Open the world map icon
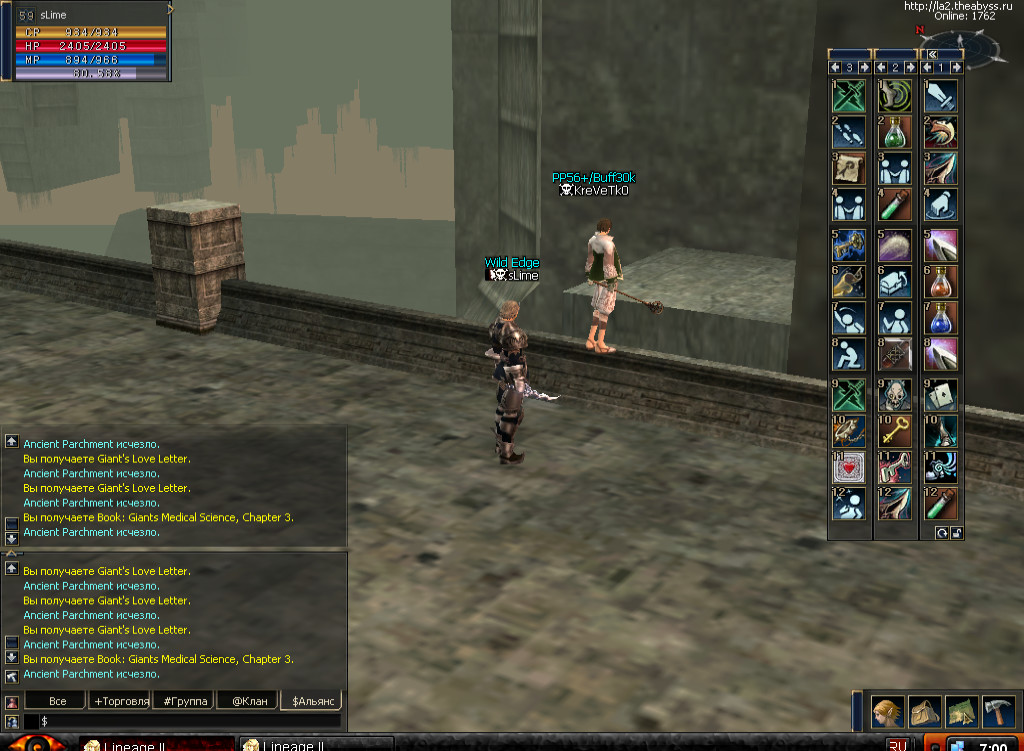 pyautogui.click(x=962, y=711)
